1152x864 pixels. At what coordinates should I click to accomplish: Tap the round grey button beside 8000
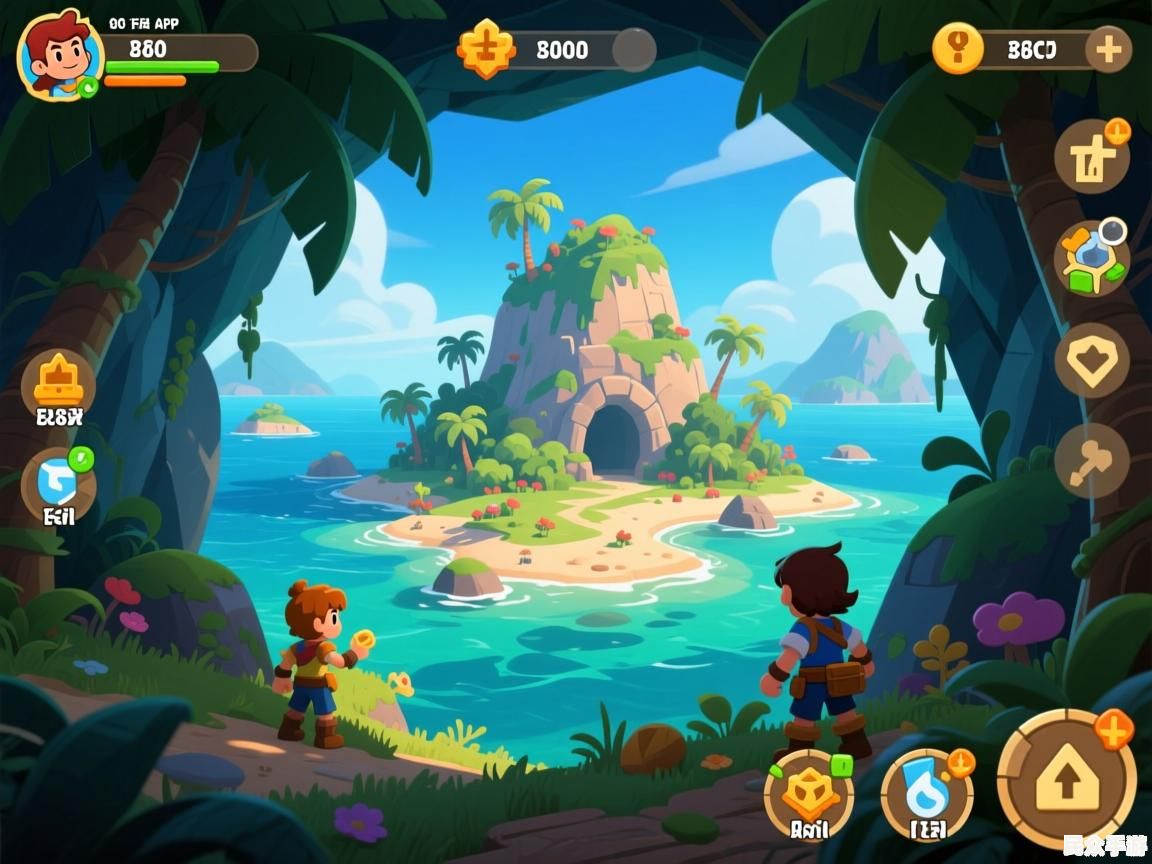point(633,49)
